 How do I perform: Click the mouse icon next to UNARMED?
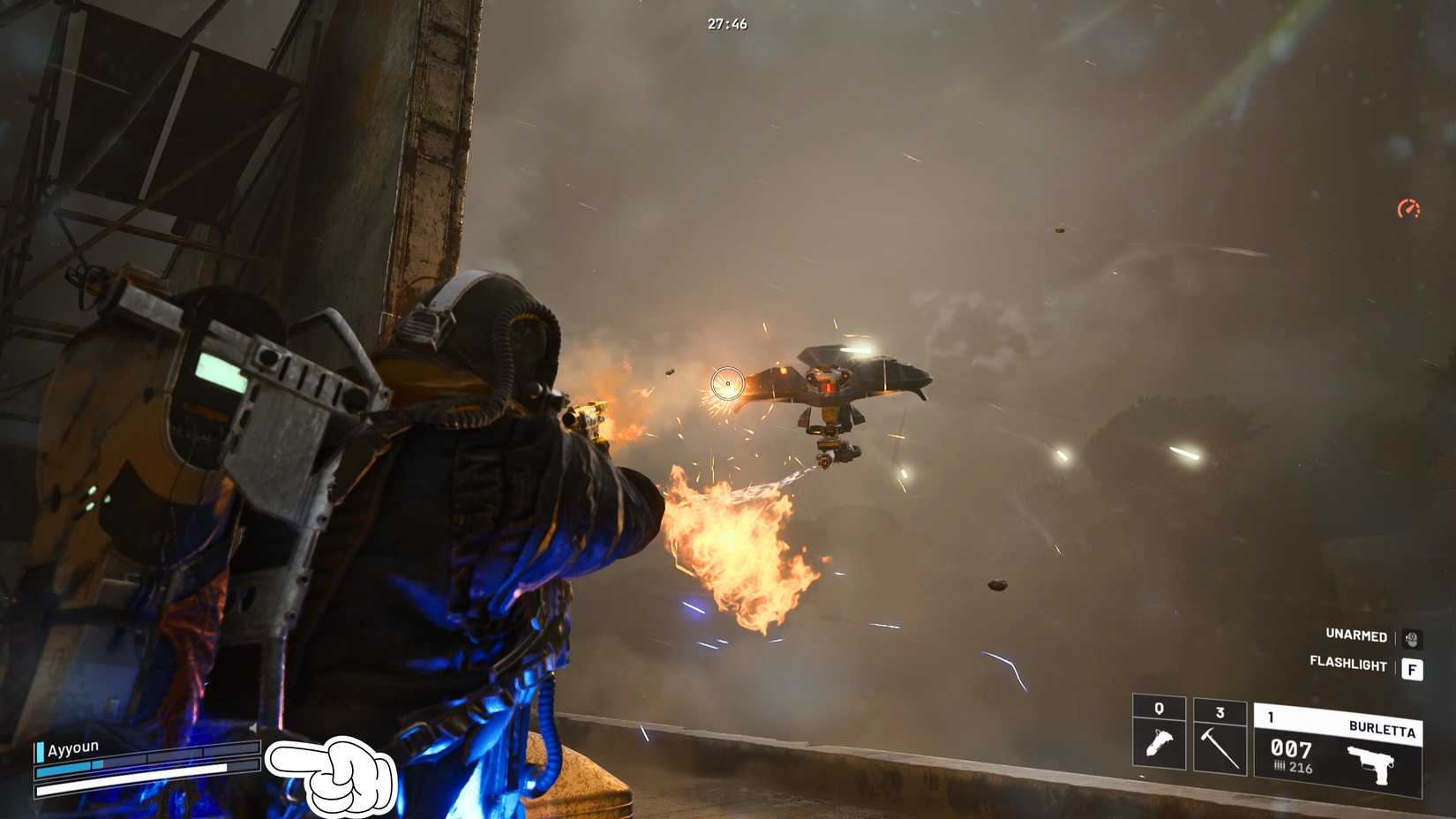(1412, 640)
